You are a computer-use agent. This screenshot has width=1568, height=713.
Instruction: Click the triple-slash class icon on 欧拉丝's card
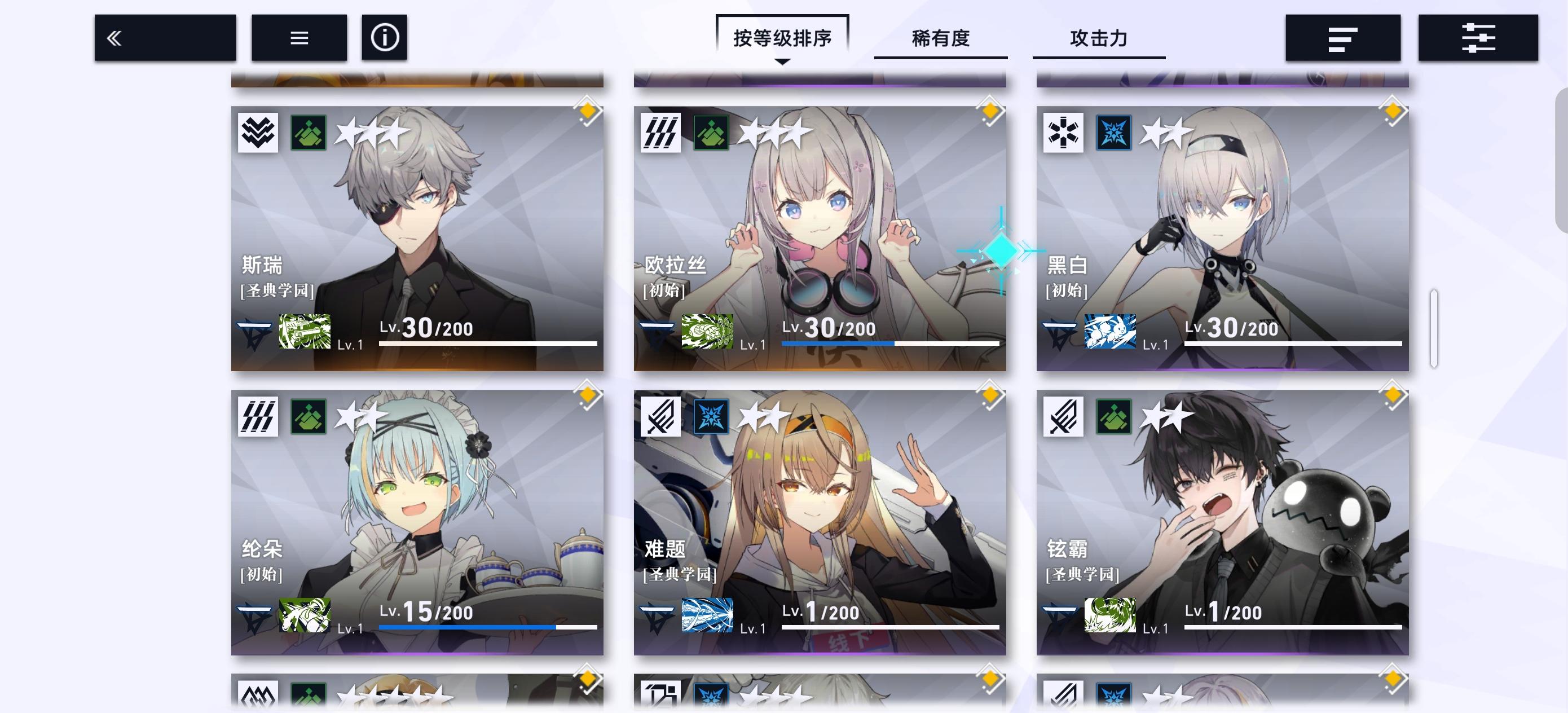[x=660, y=133]
